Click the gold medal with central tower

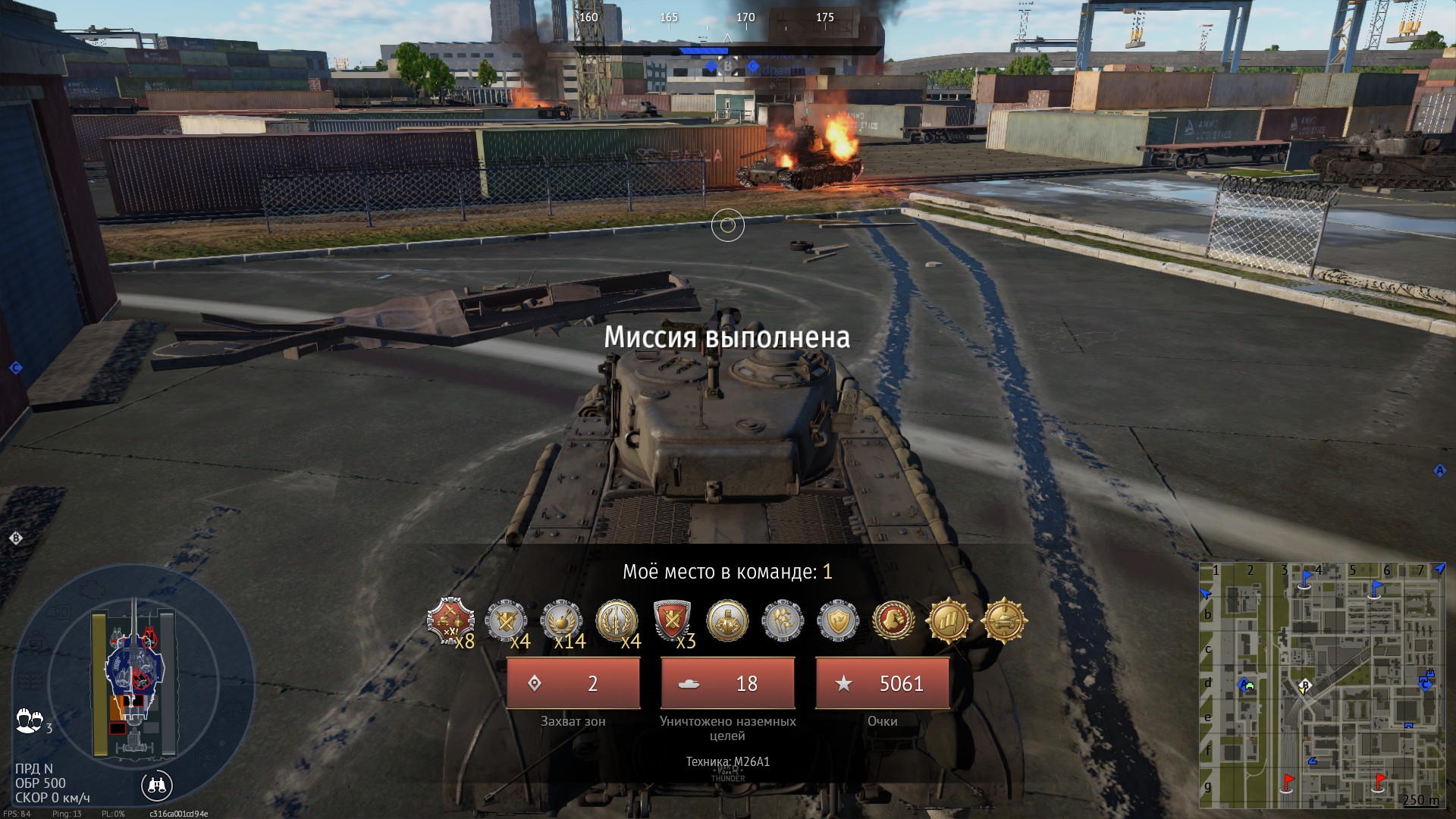[x=727, y=622]
